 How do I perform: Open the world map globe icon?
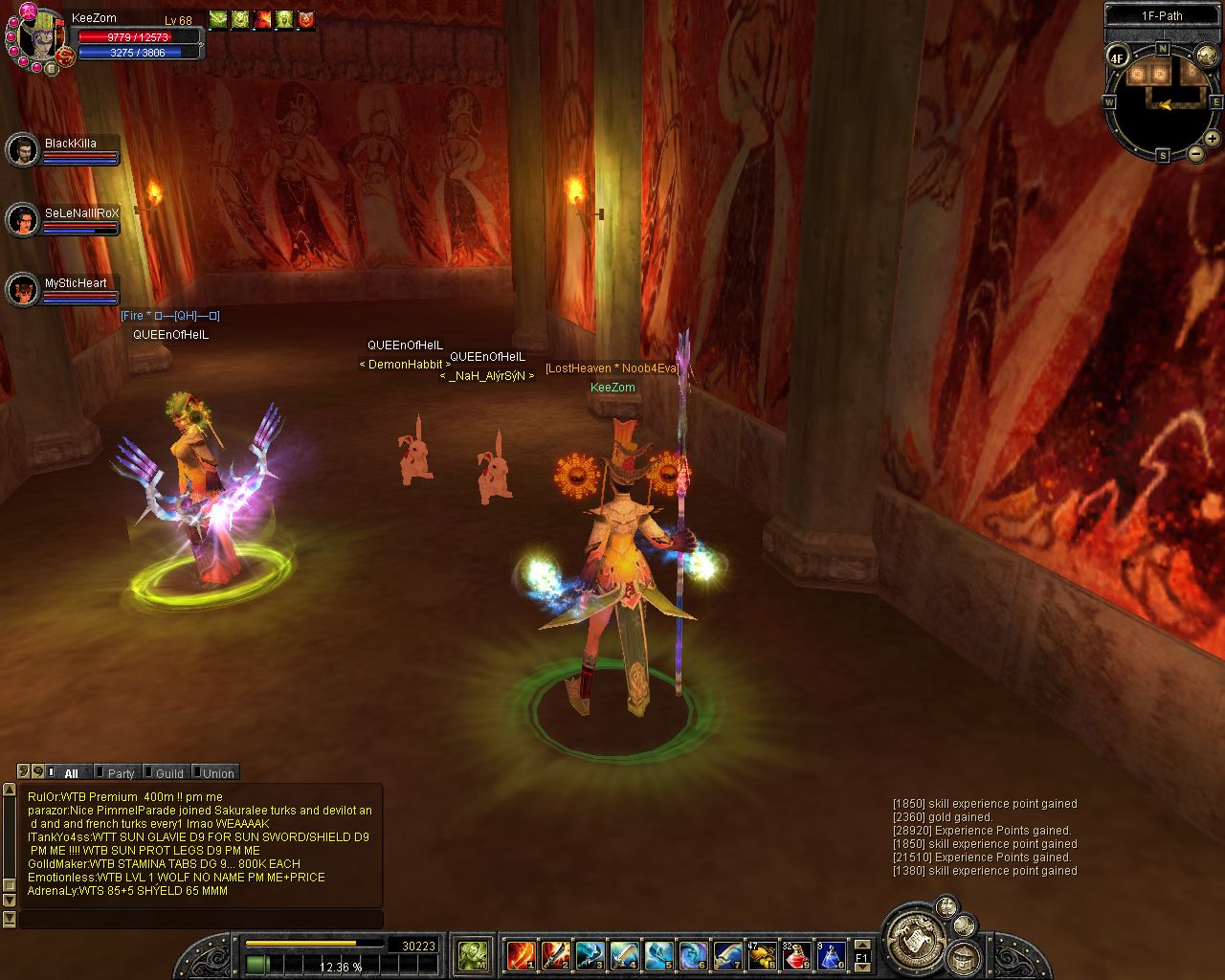1207,56
